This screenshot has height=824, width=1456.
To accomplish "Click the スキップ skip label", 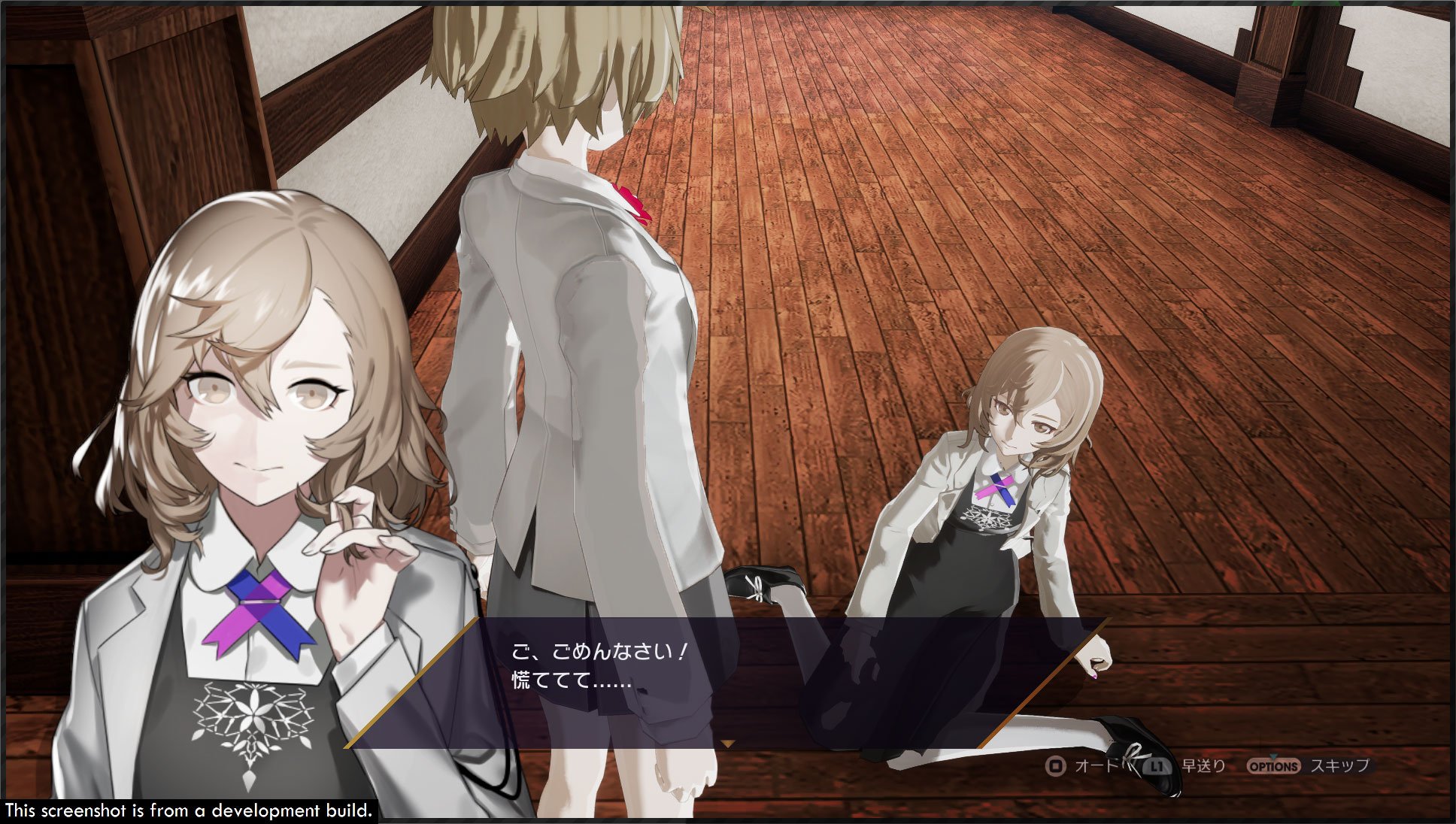I will click(x=1342, y=766).
